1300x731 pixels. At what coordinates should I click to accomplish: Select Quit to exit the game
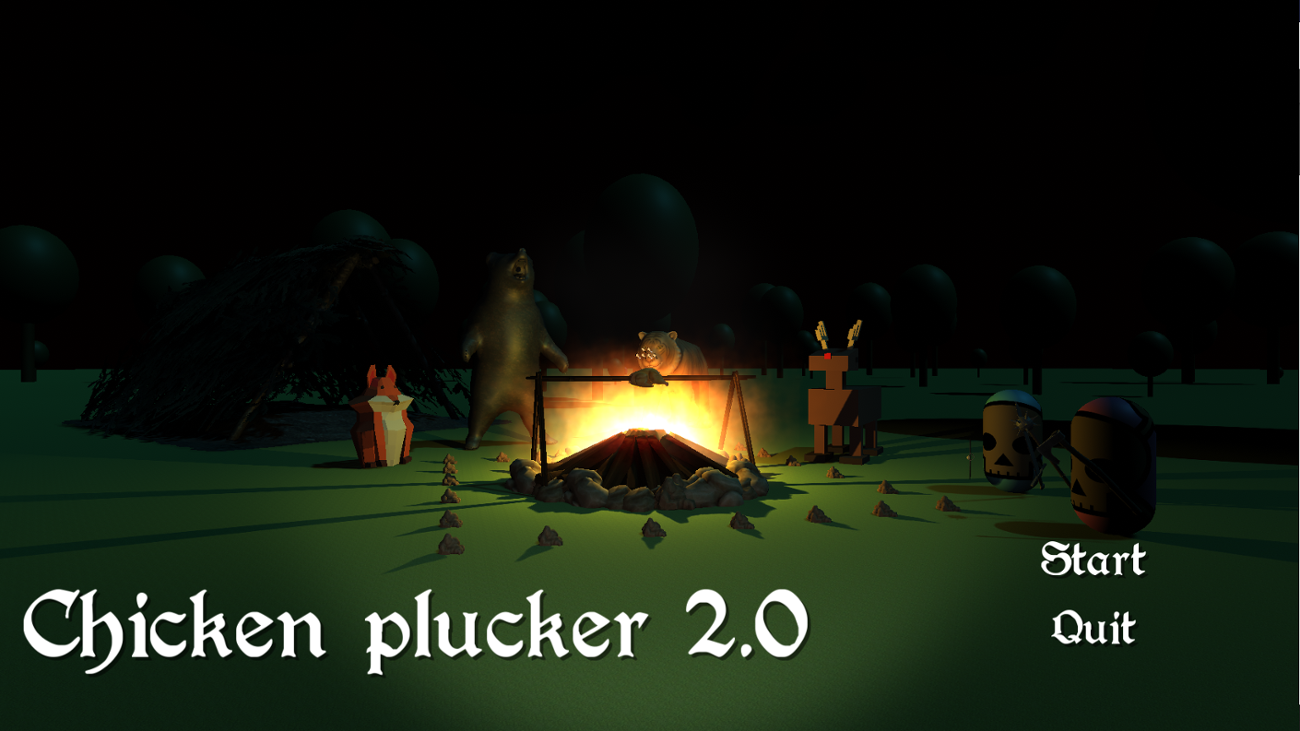pyautogui.click(x=1094, y=628)
